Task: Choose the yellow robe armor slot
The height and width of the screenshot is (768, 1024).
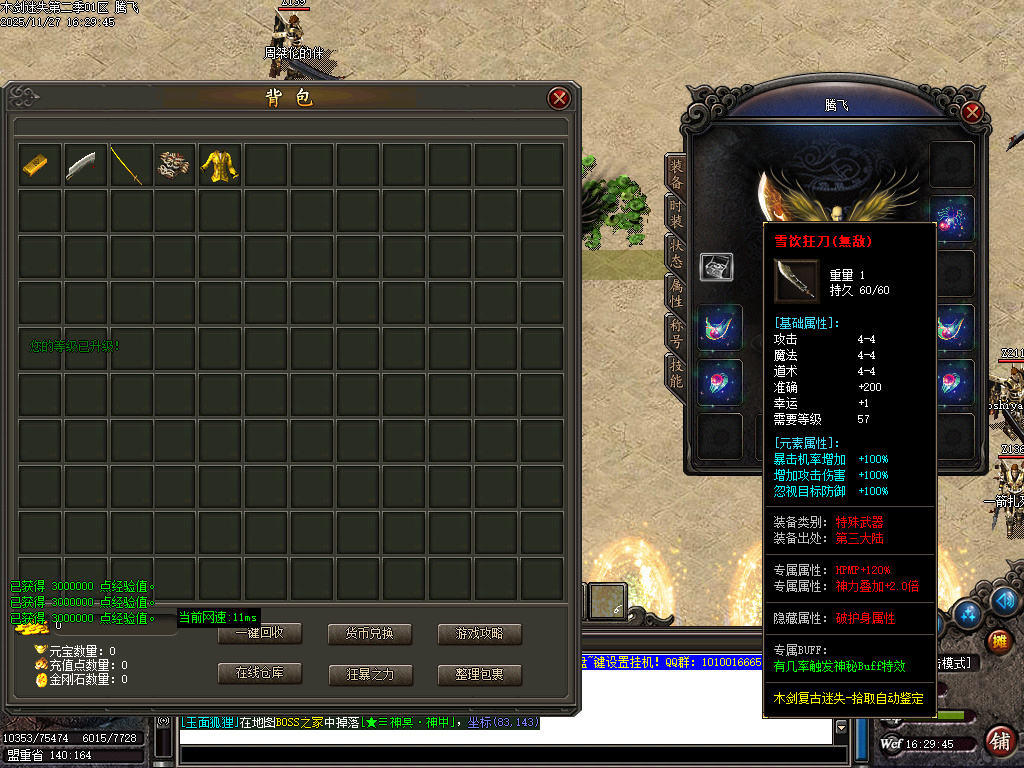Action: click(219, 165)
